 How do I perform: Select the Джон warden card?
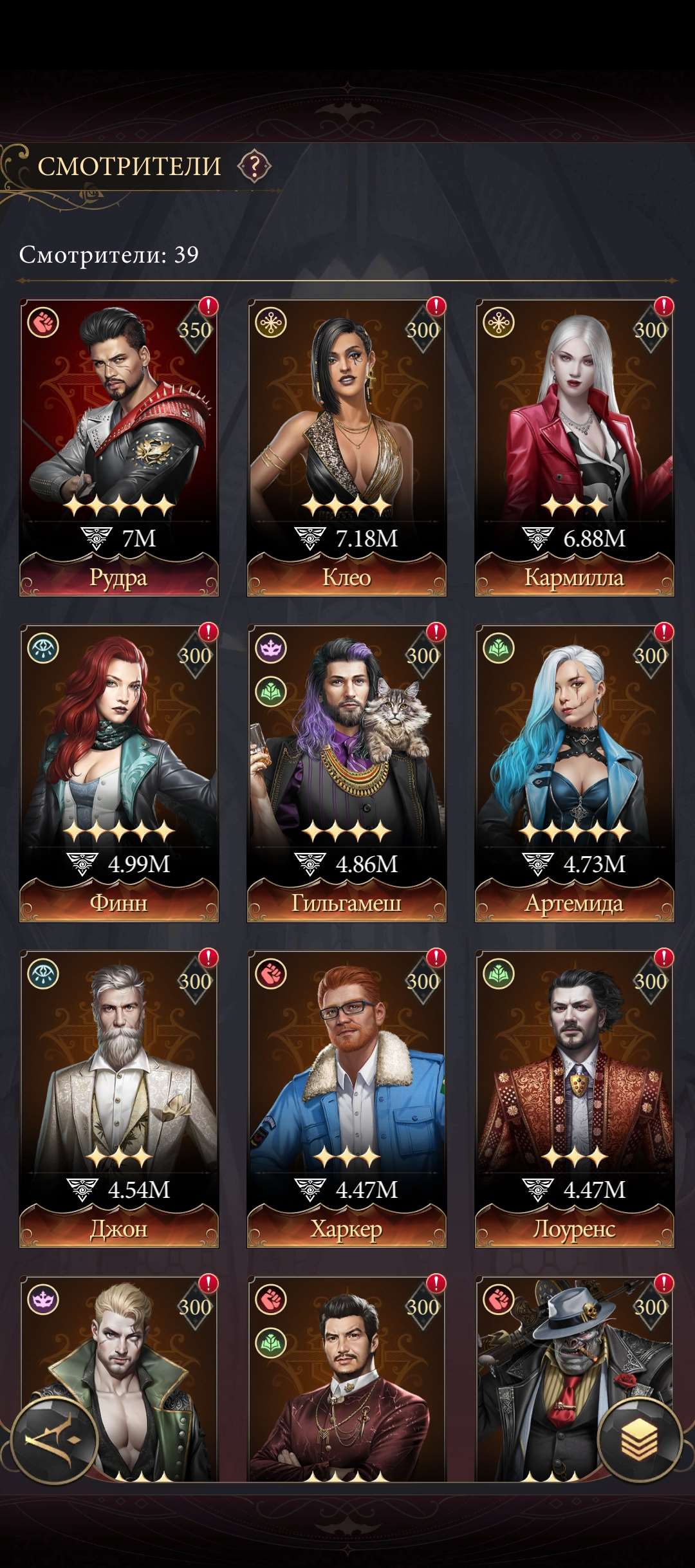119,1098
